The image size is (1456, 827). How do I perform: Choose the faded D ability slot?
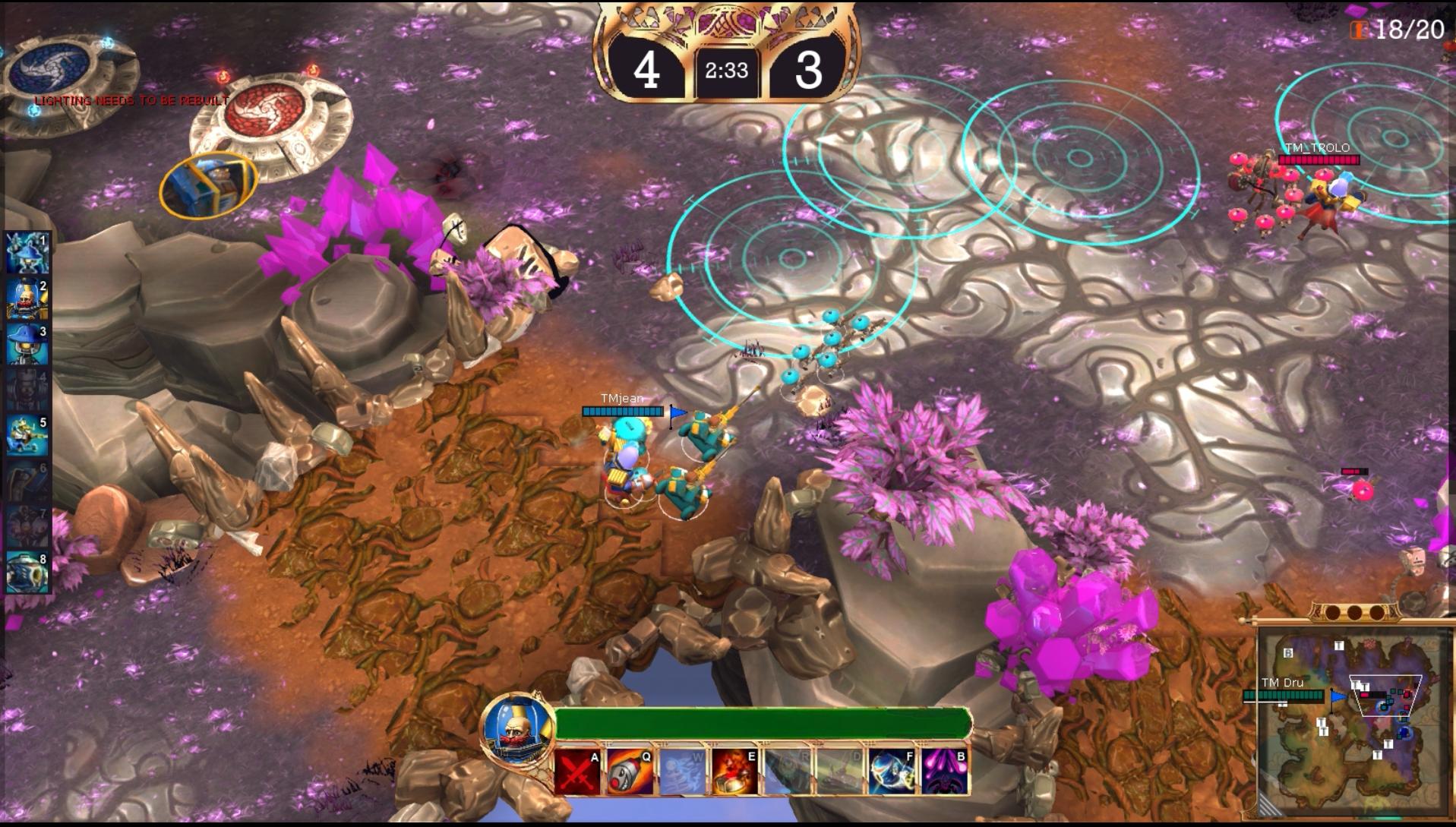coord(839,772)
